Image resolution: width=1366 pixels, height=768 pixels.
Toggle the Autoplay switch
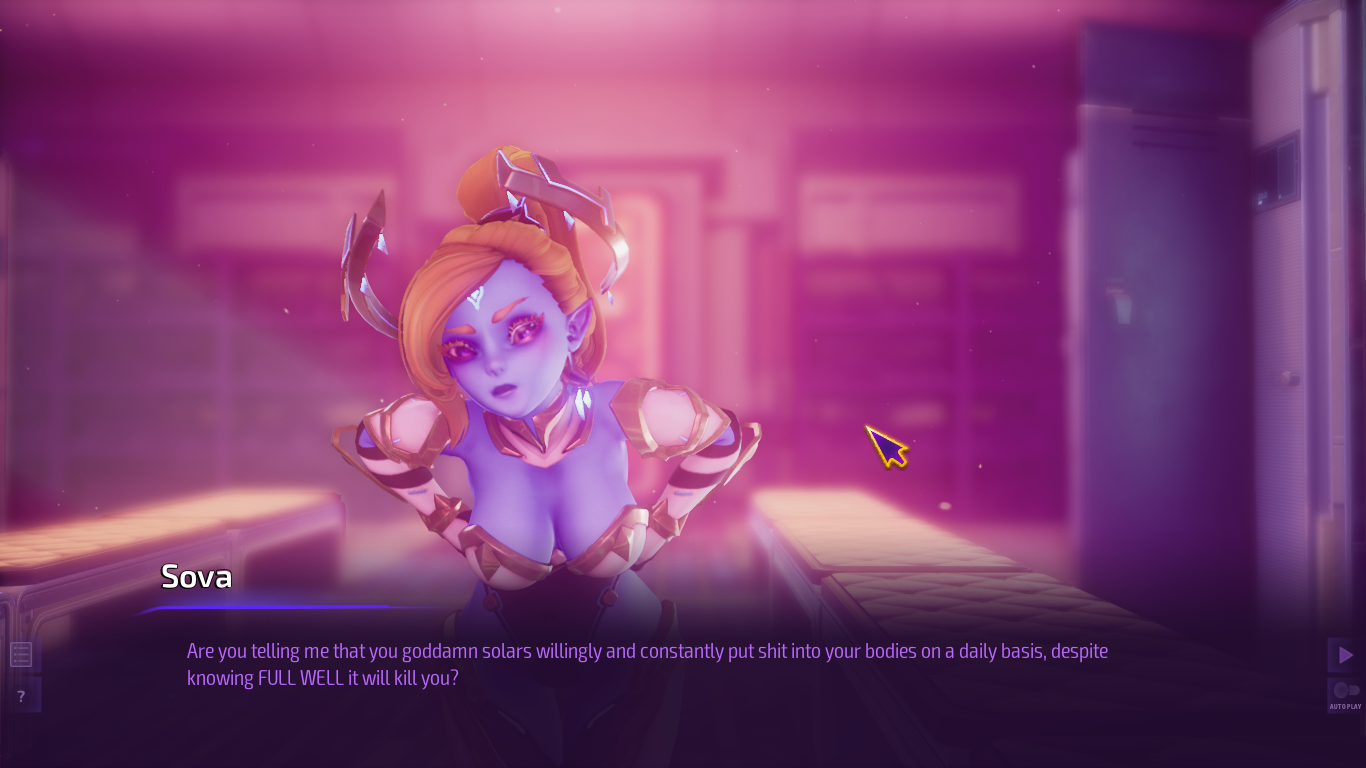coord(1345,691)
